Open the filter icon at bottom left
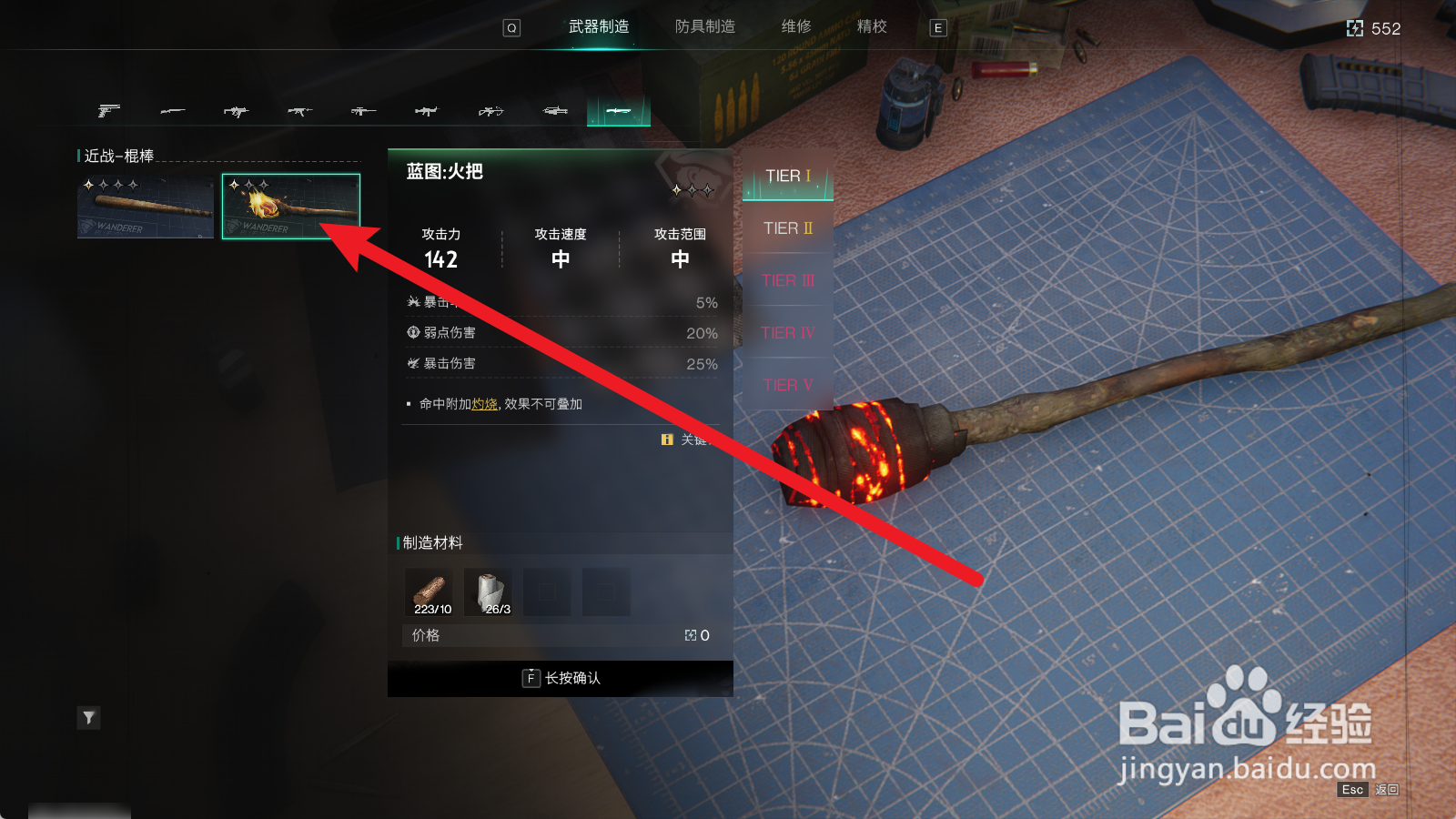The width and height of the screenshot is (1456, 819). click(88, 718)
